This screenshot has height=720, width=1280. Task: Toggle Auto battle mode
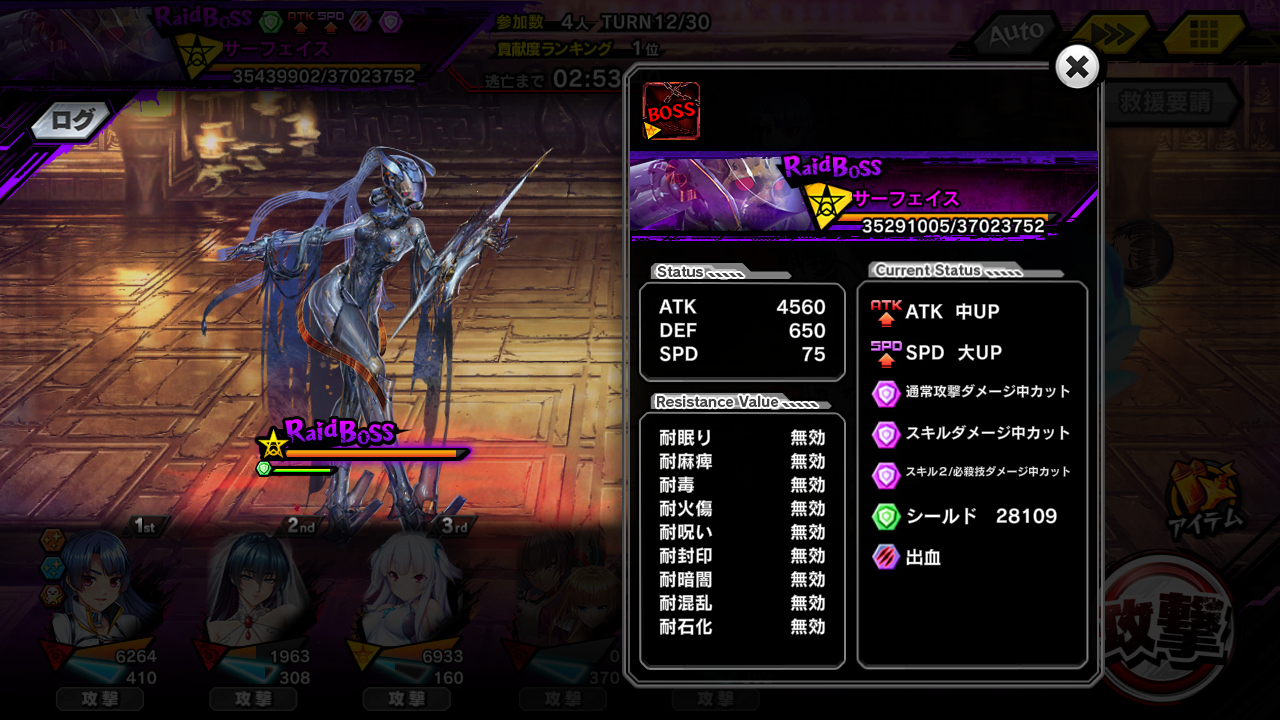tap(1016, 35)
